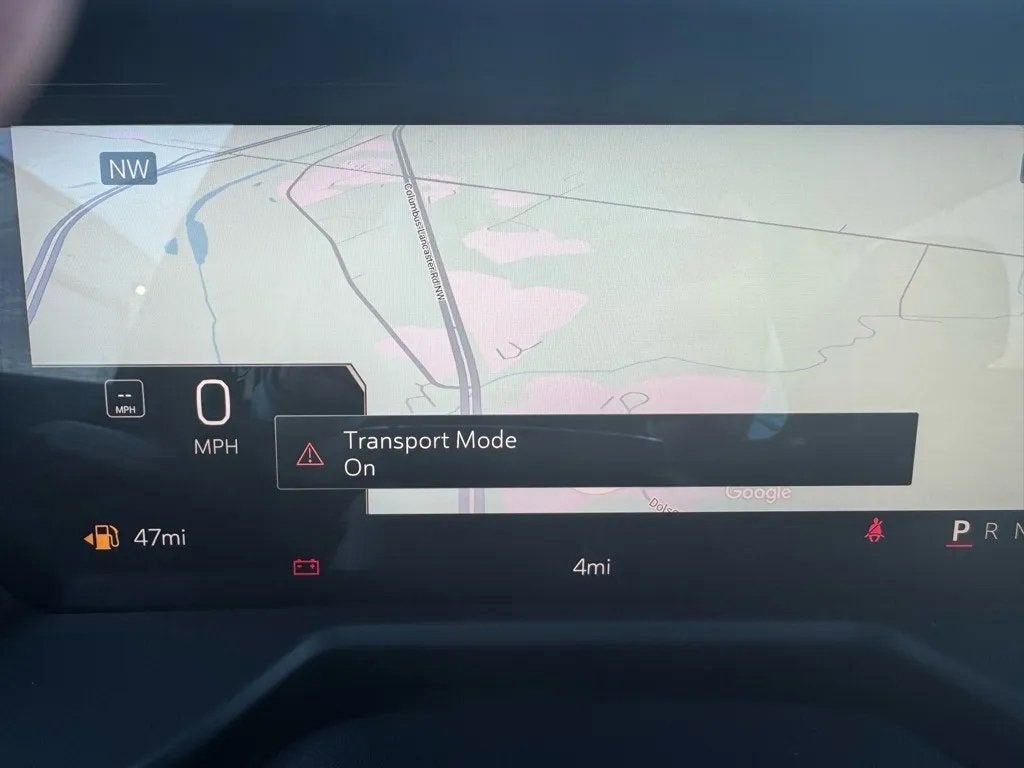Select the Transport Mode On notification
This screenshot has width=1024, height=768.
596,452
